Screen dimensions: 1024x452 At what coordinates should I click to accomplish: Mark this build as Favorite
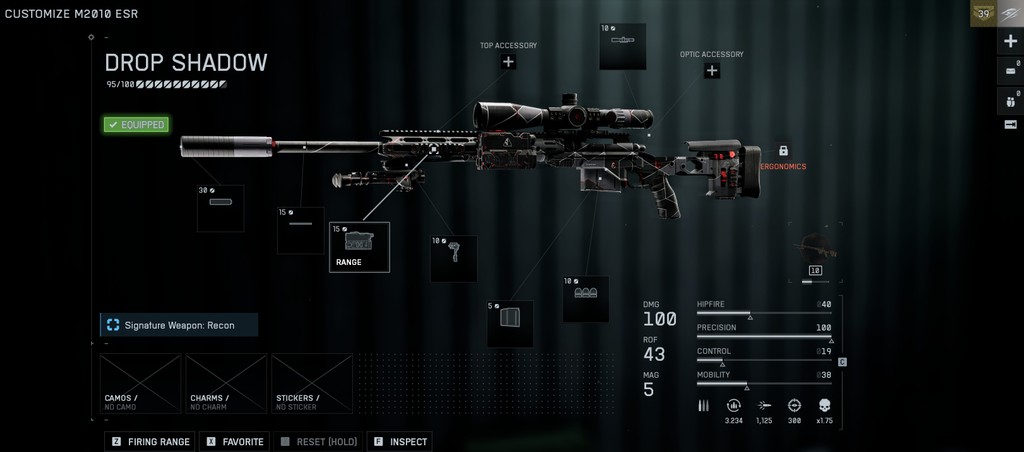[236, 441]
